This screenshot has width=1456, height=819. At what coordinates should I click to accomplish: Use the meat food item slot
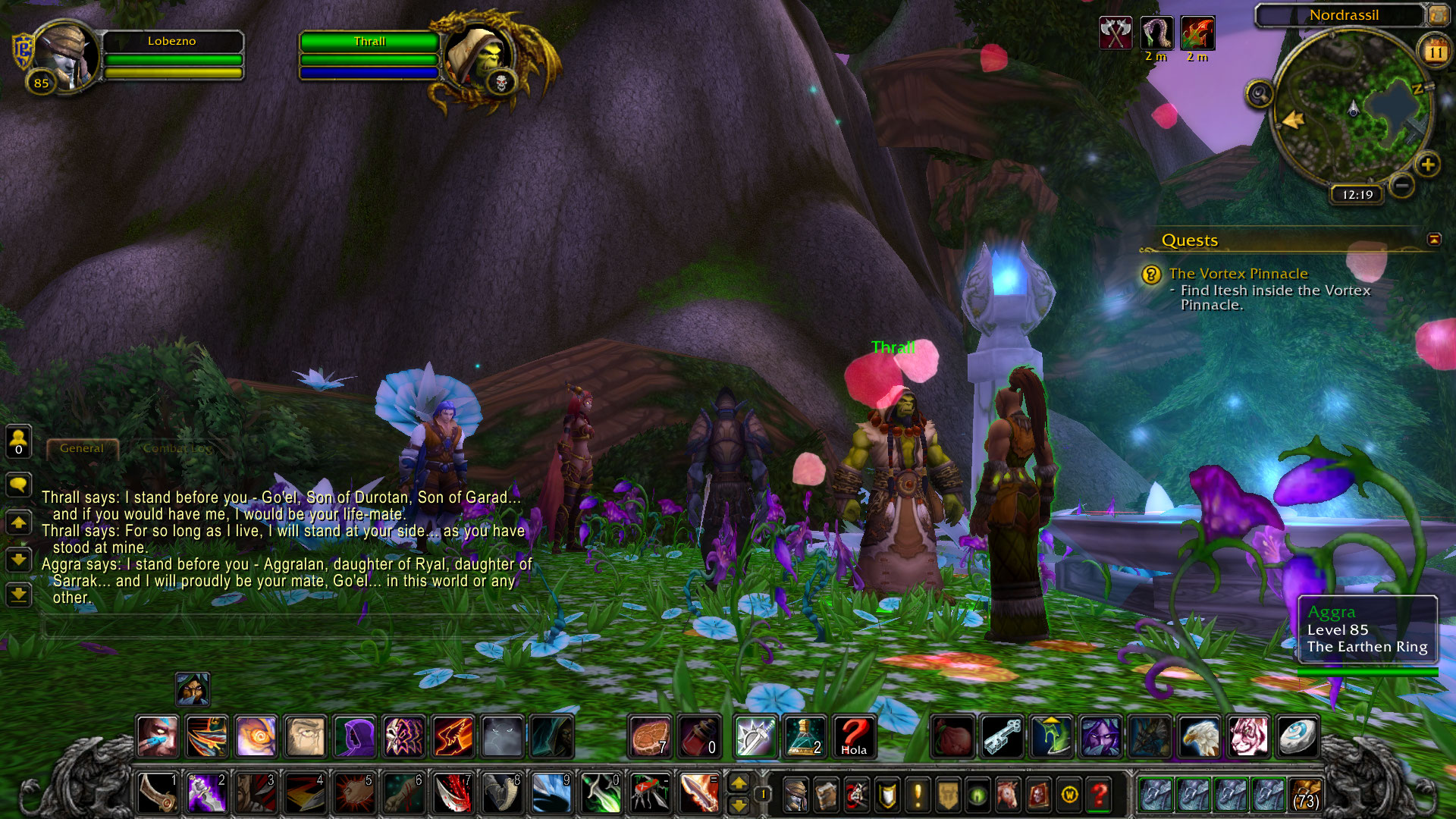(x=651, y=736)
